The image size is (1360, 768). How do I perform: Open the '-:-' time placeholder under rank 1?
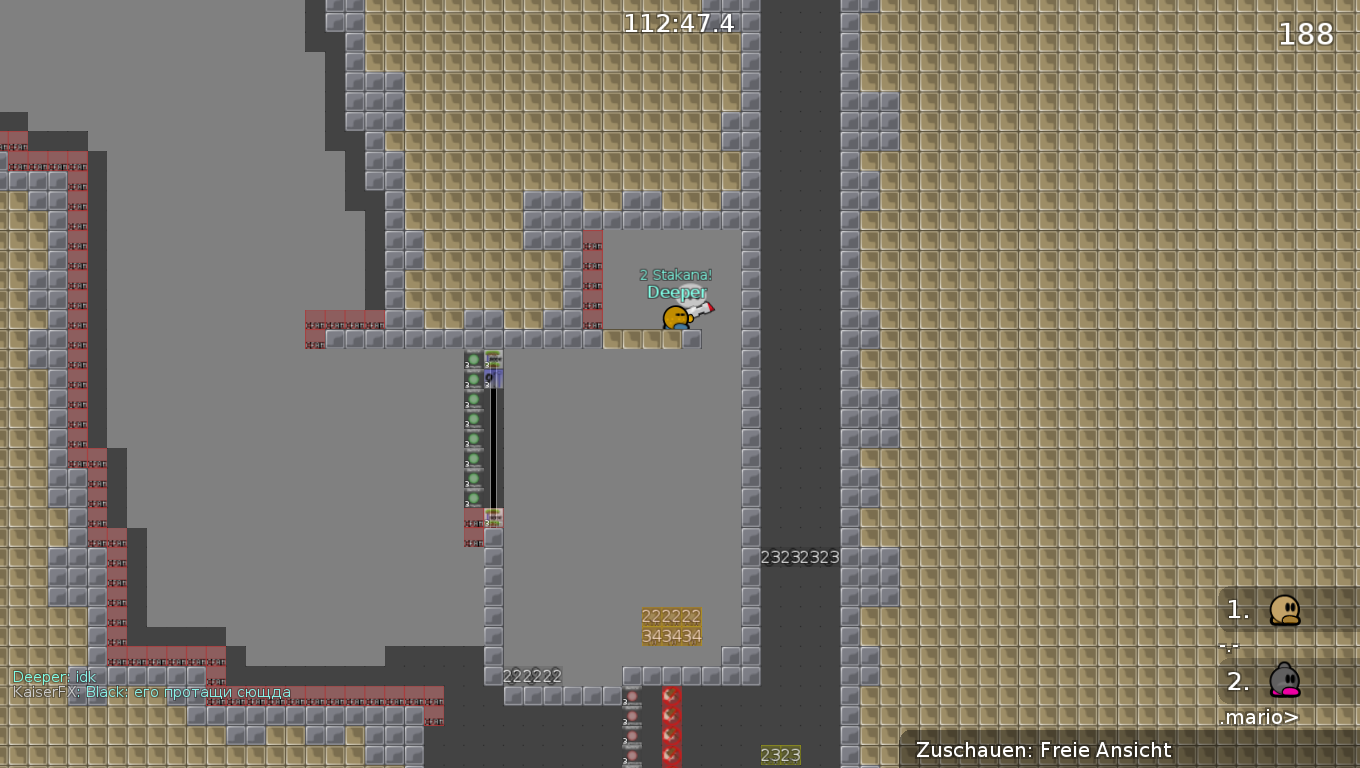coord(1227,647)
